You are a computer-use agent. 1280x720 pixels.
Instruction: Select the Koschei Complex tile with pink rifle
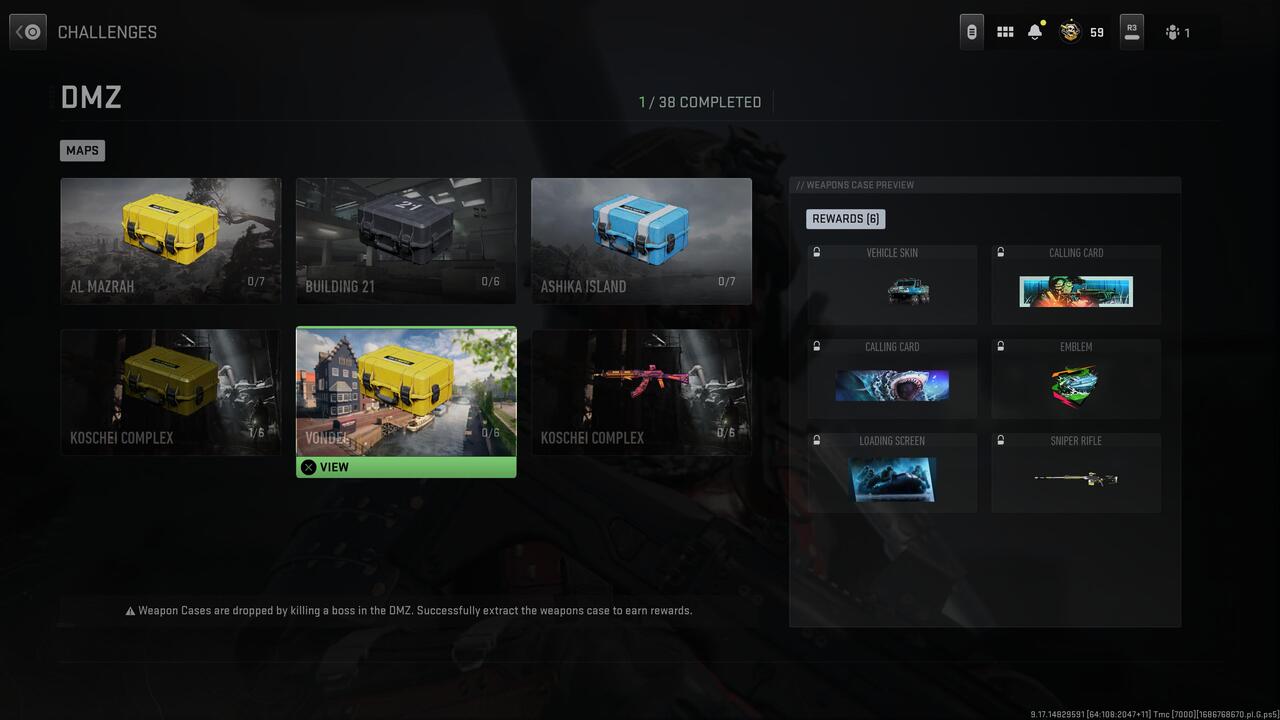[640, 391]
